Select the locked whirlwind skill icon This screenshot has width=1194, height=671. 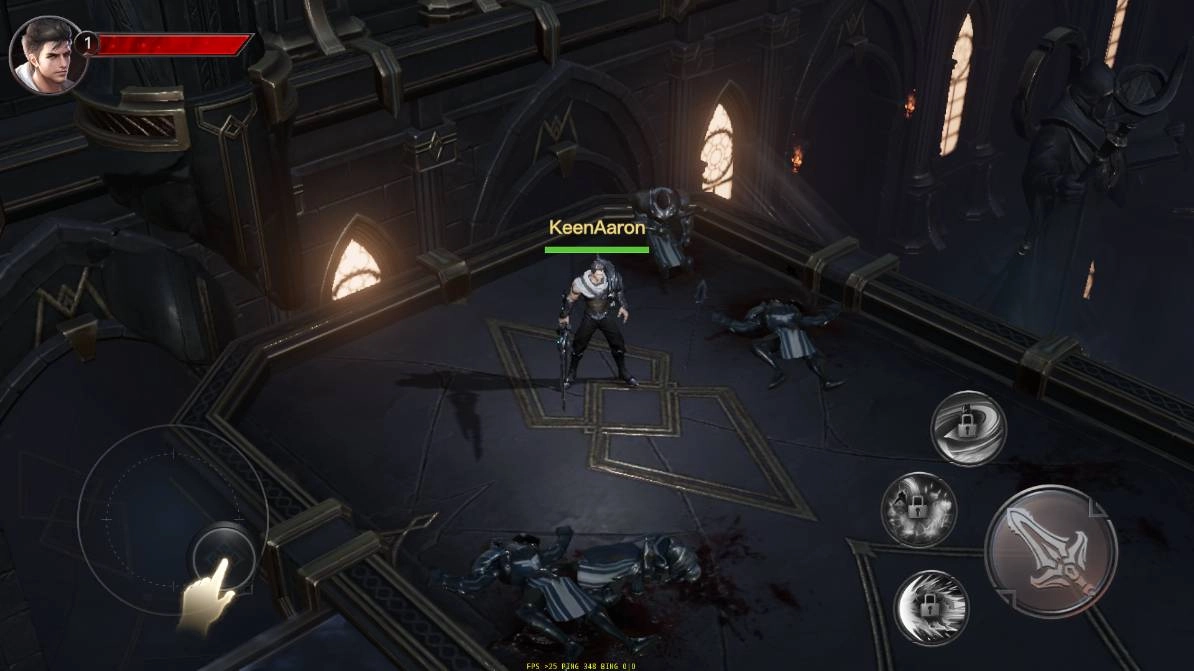tap(968, 428)
